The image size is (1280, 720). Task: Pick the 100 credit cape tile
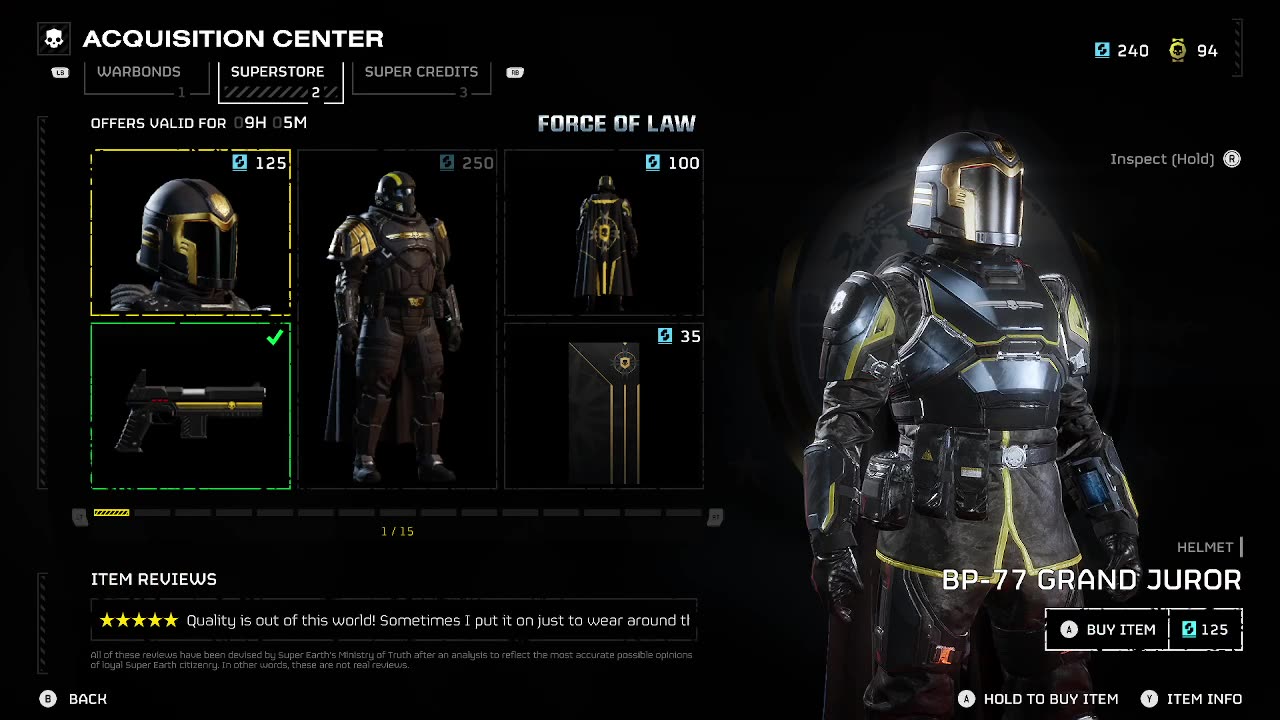[x=604, y=233]
